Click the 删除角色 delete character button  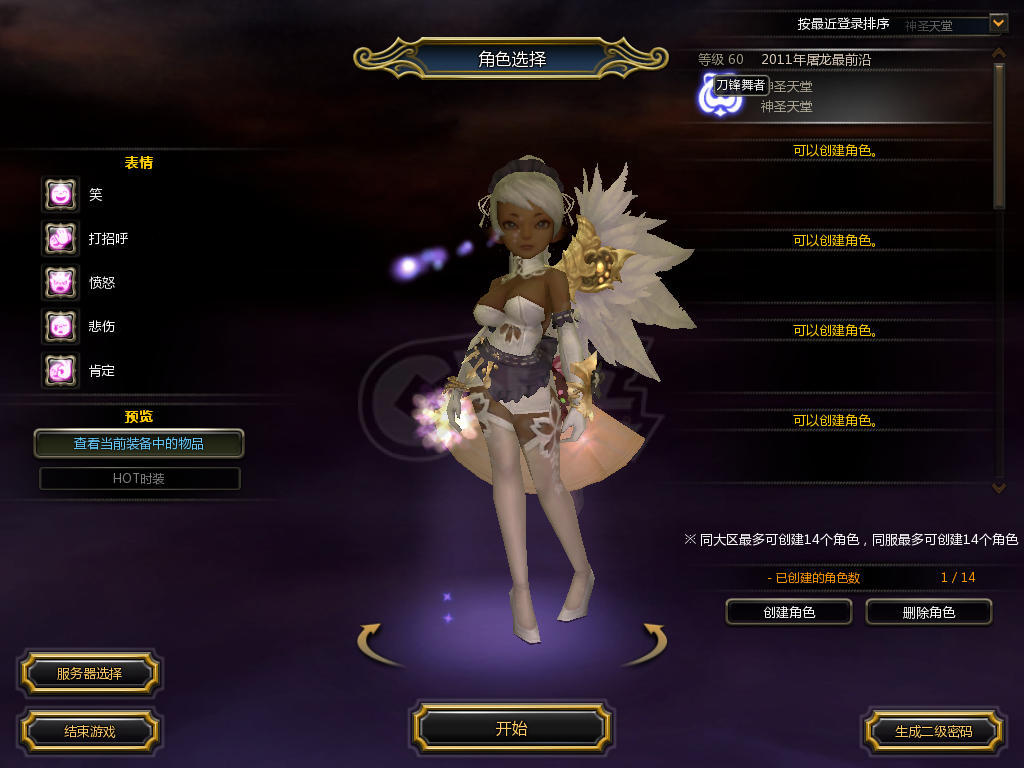pyautogui.click(x=928, y=612)
